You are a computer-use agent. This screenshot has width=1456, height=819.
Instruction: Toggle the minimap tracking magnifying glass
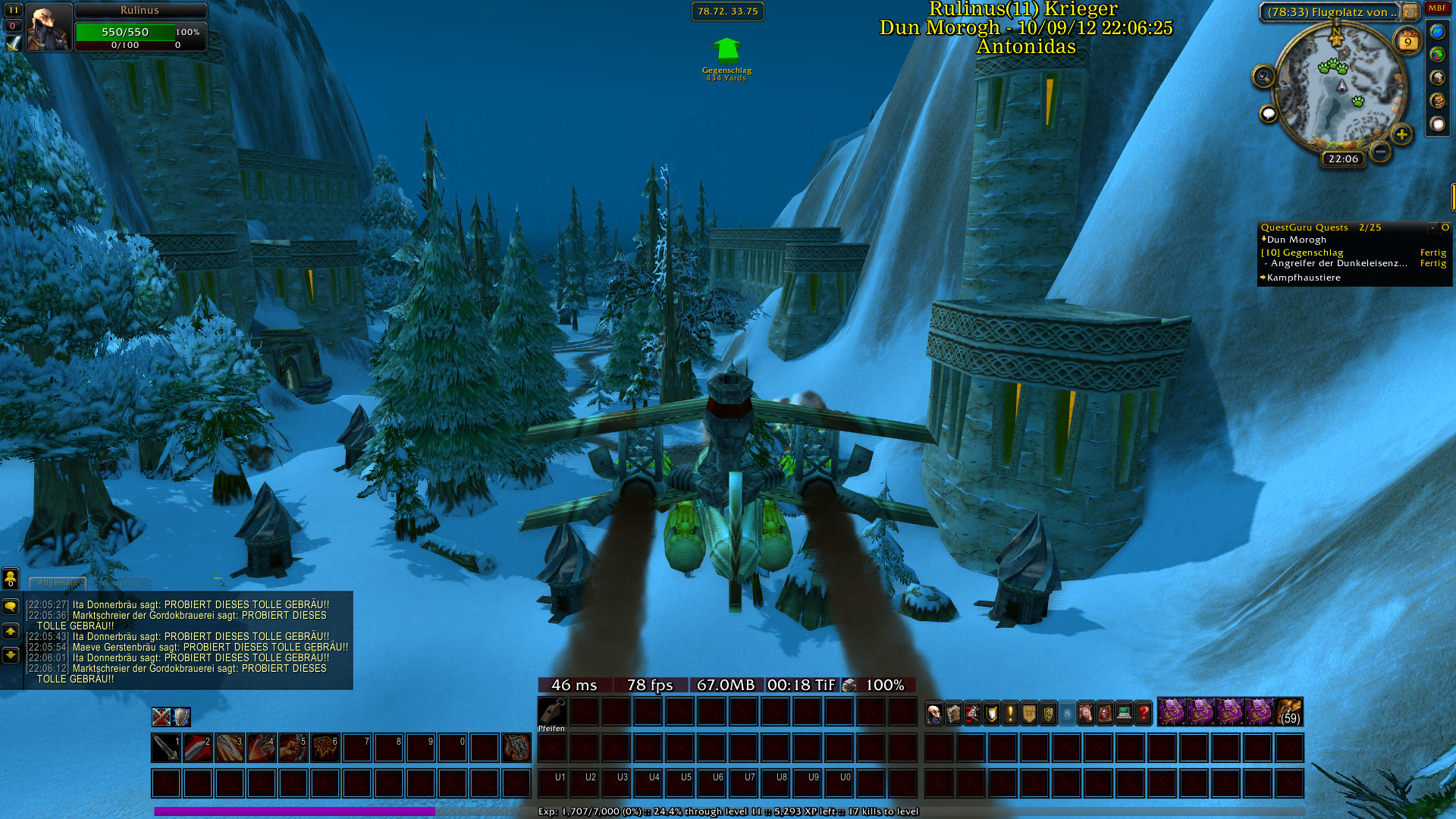tap(1263, 76)
